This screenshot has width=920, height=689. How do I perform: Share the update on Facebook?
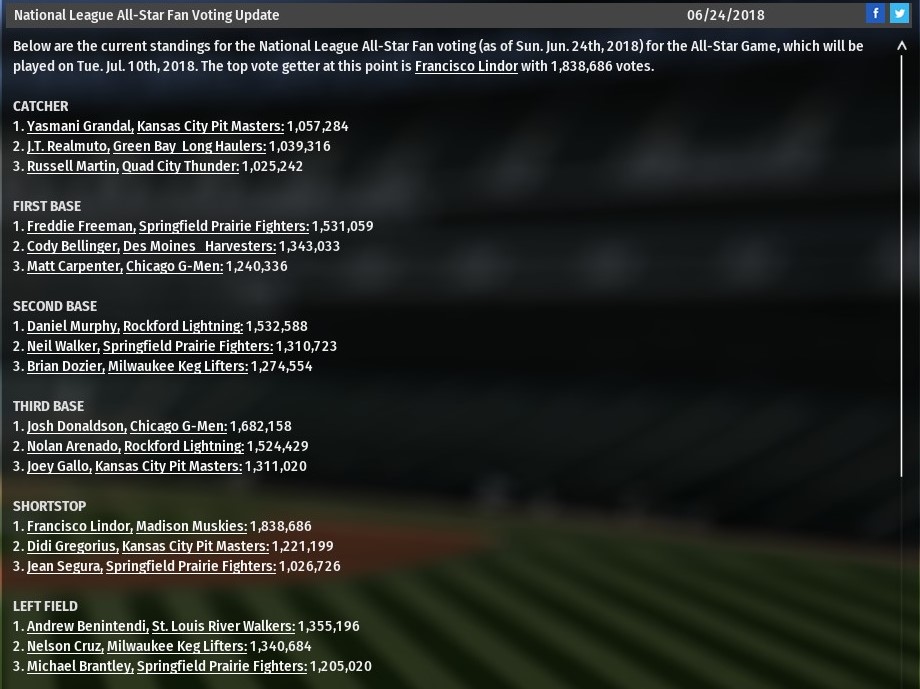click(x=876, y=13)
